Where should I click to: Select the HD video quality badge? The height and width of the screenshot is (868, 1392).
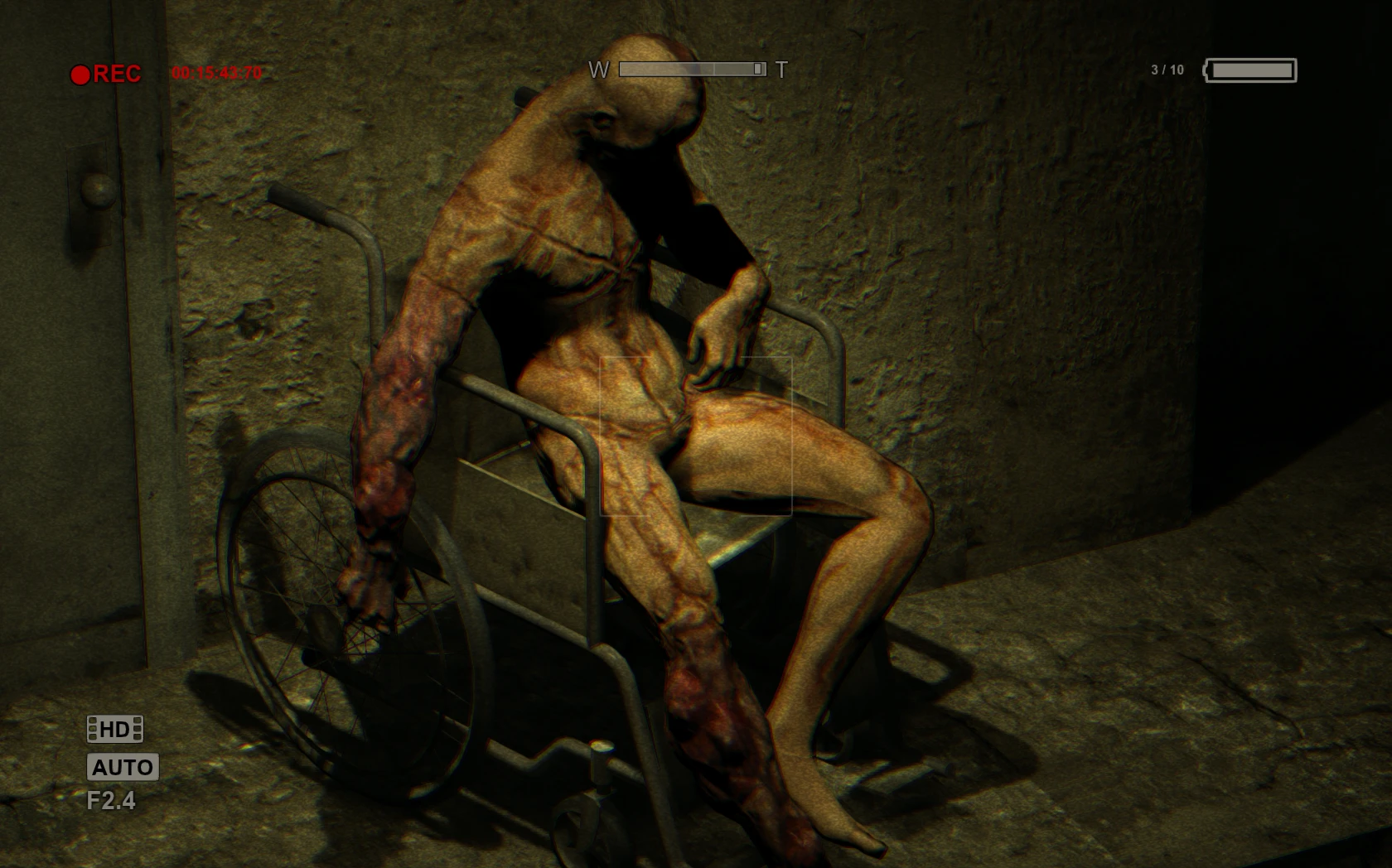[x=116, y=730]
